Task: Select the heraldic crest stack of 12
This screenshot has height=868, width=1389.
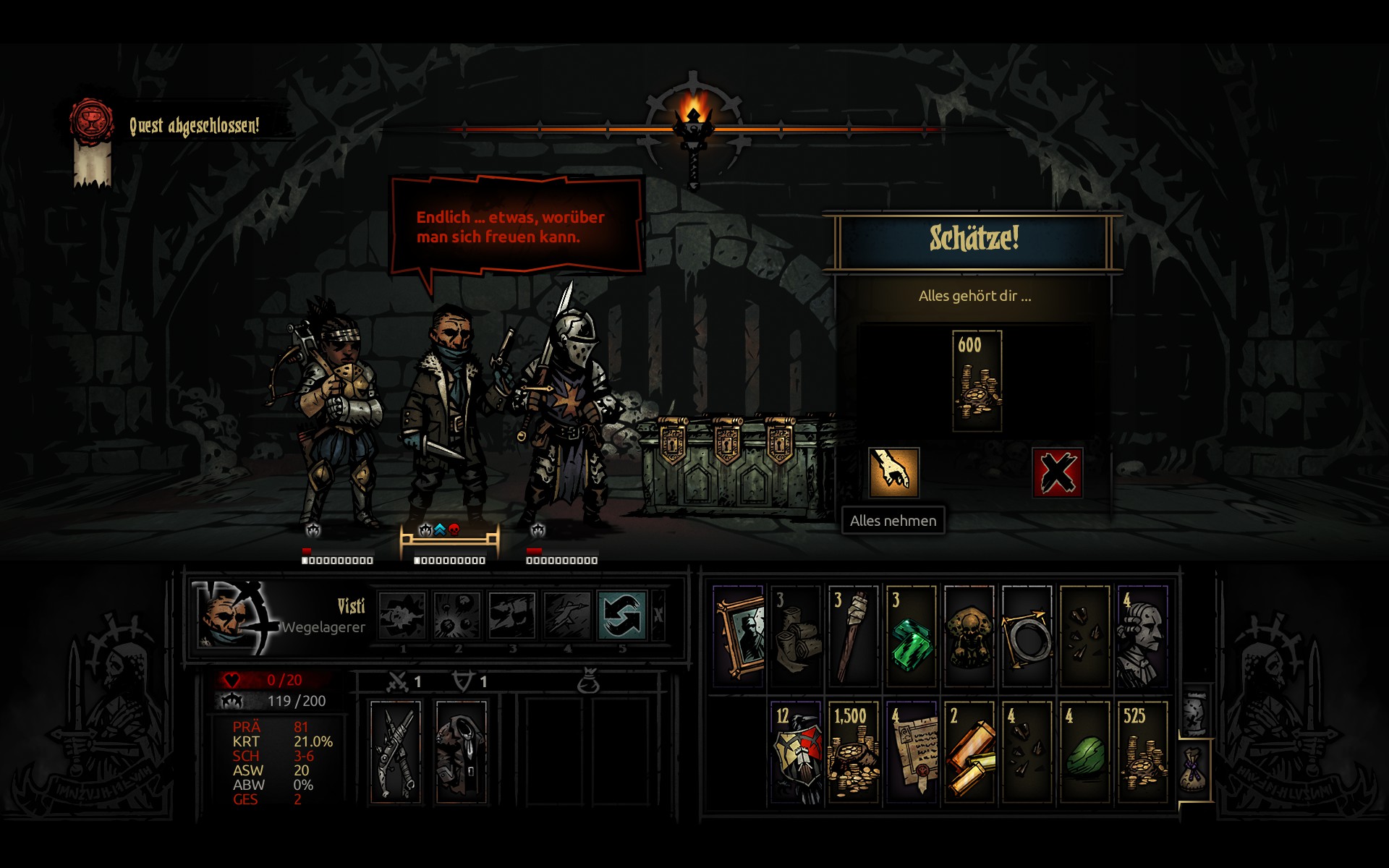Action: coord(797,752)
